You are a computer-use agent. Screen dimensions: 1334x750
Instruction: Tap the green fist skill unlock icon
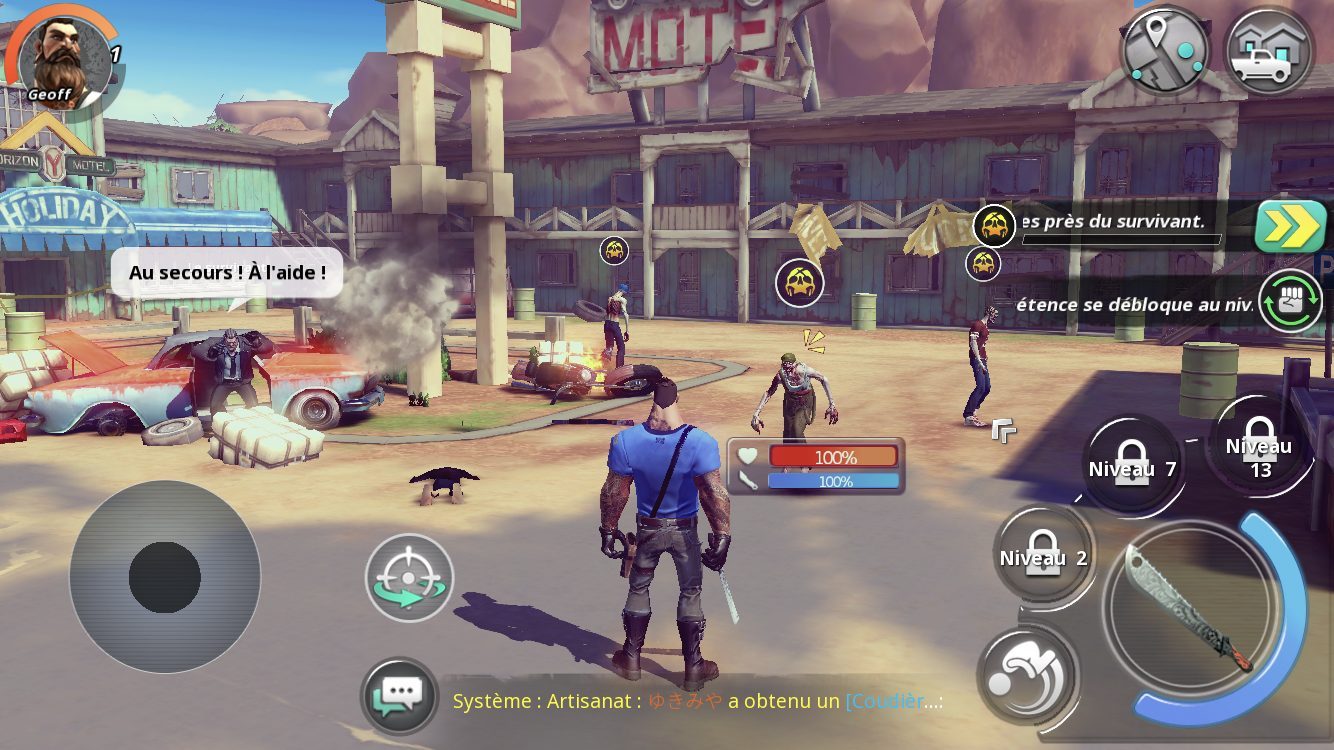coord(1290,301)
